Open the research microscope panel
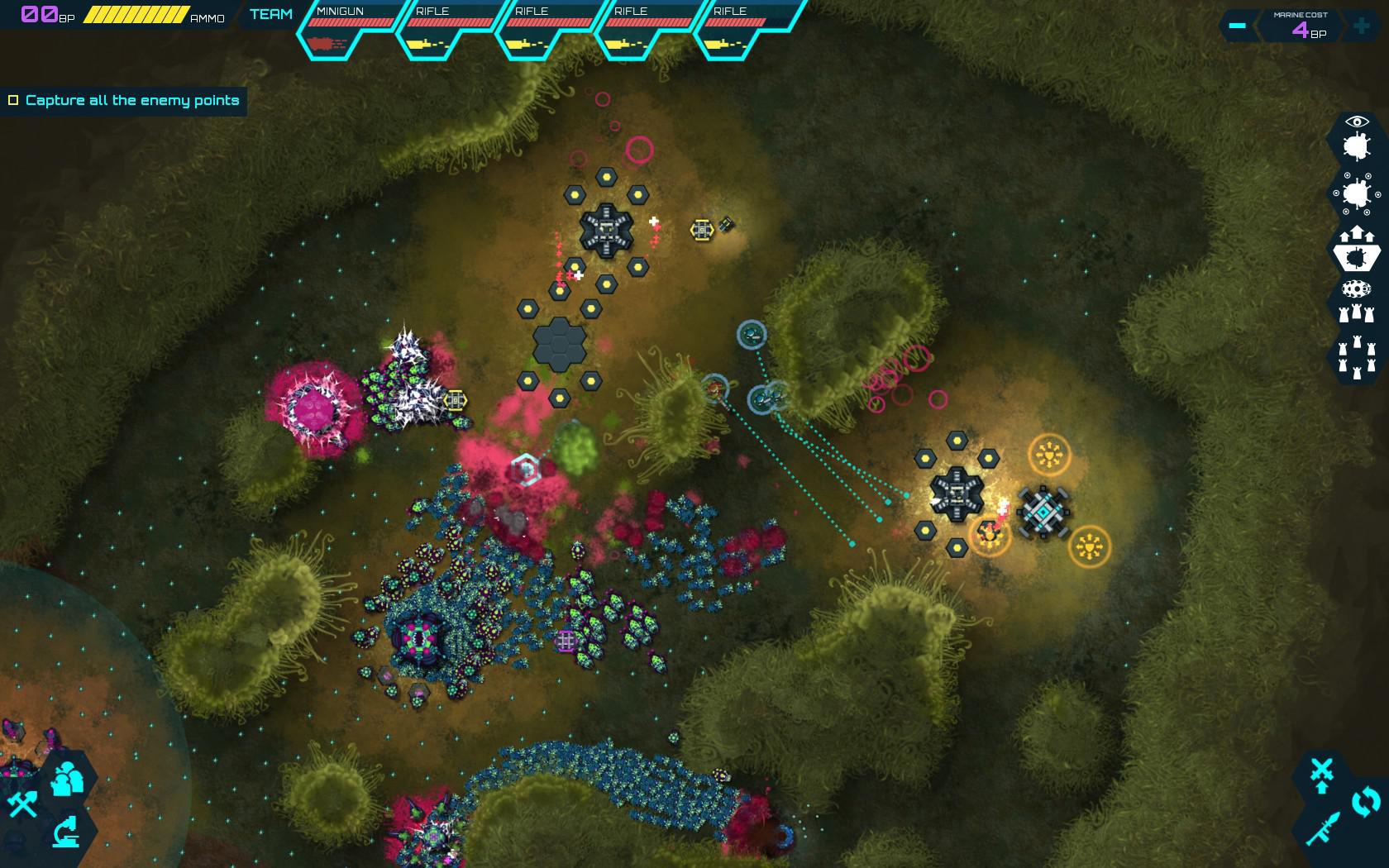 coord(66,832)
